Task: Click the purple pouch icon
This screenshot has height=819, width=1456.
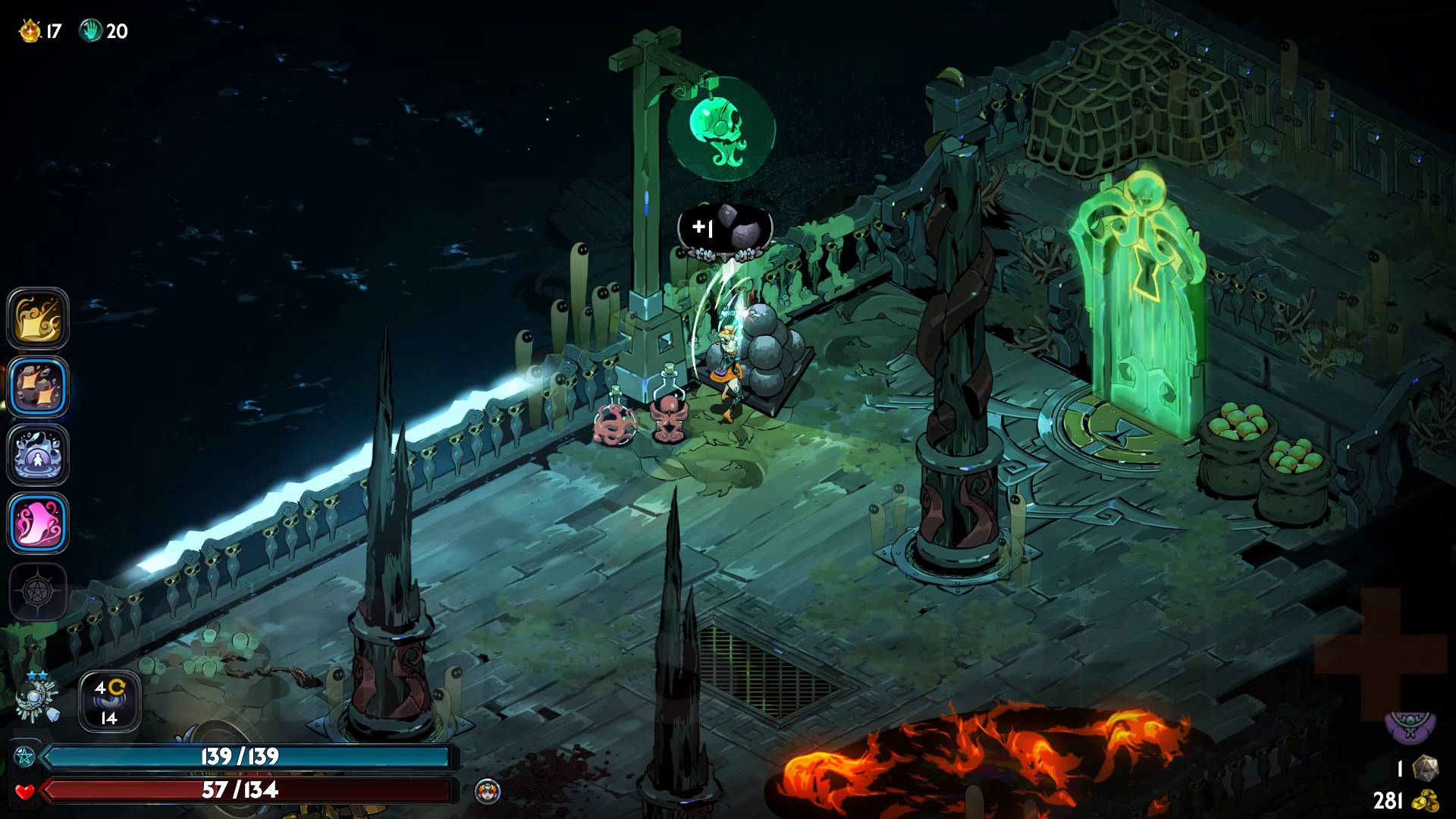Action: (x=1410, y=726)
